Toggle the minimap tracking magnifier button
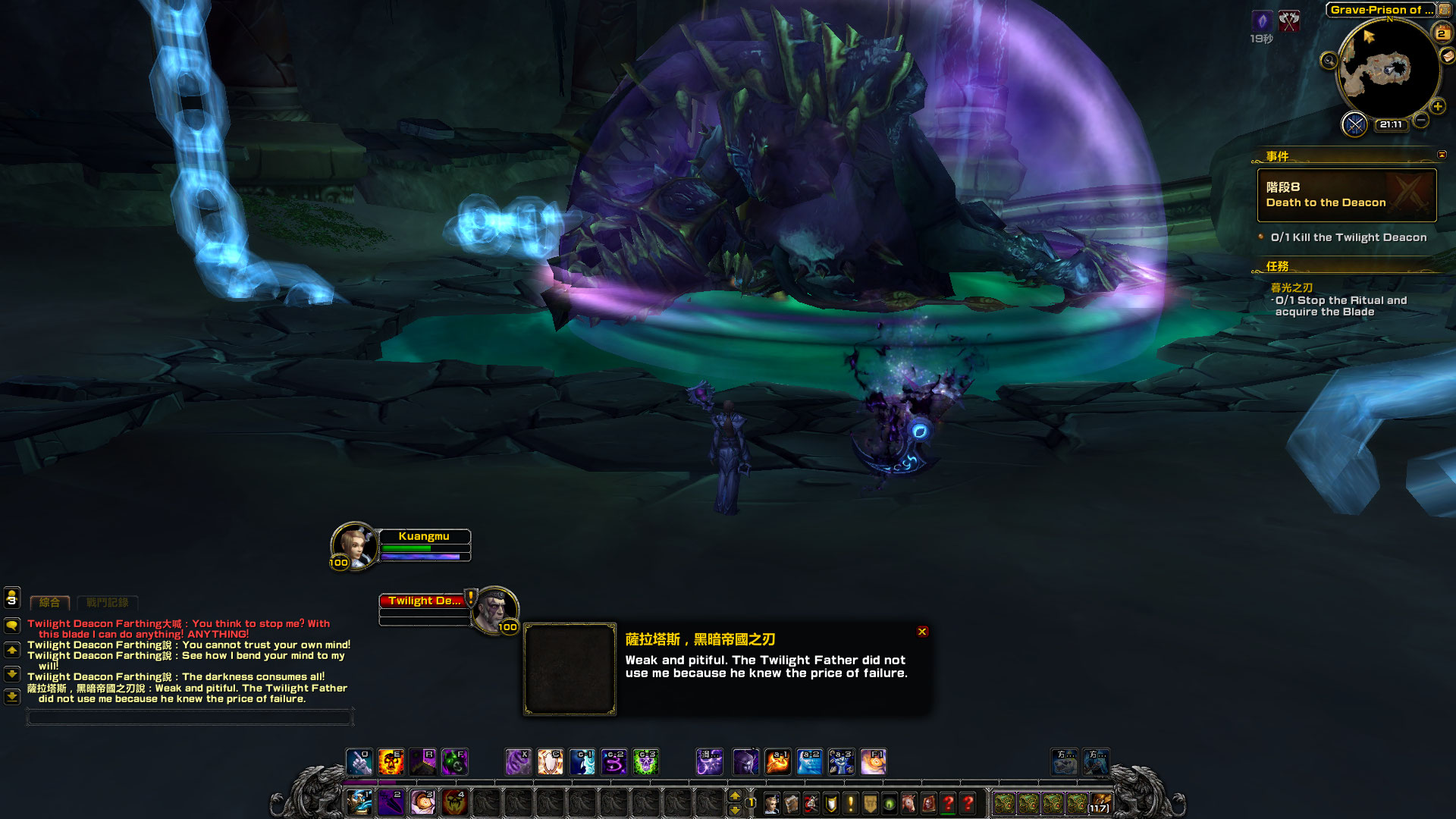1456x819 pixels. pyautogui.click(x=1329, y=61)
